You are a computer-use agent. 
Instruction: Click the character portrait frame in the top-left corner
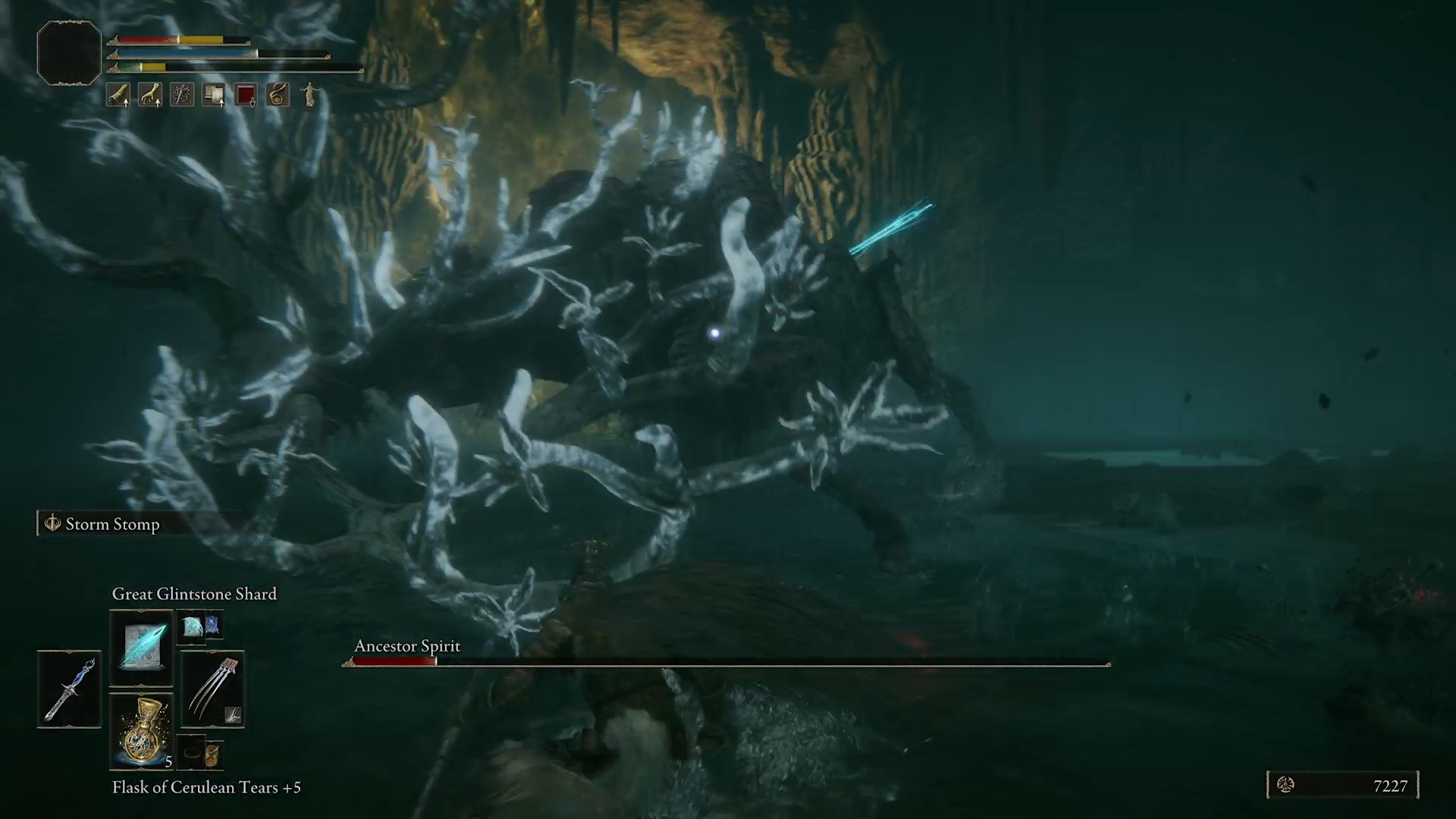pyautogui.click(x=68, y=52)
